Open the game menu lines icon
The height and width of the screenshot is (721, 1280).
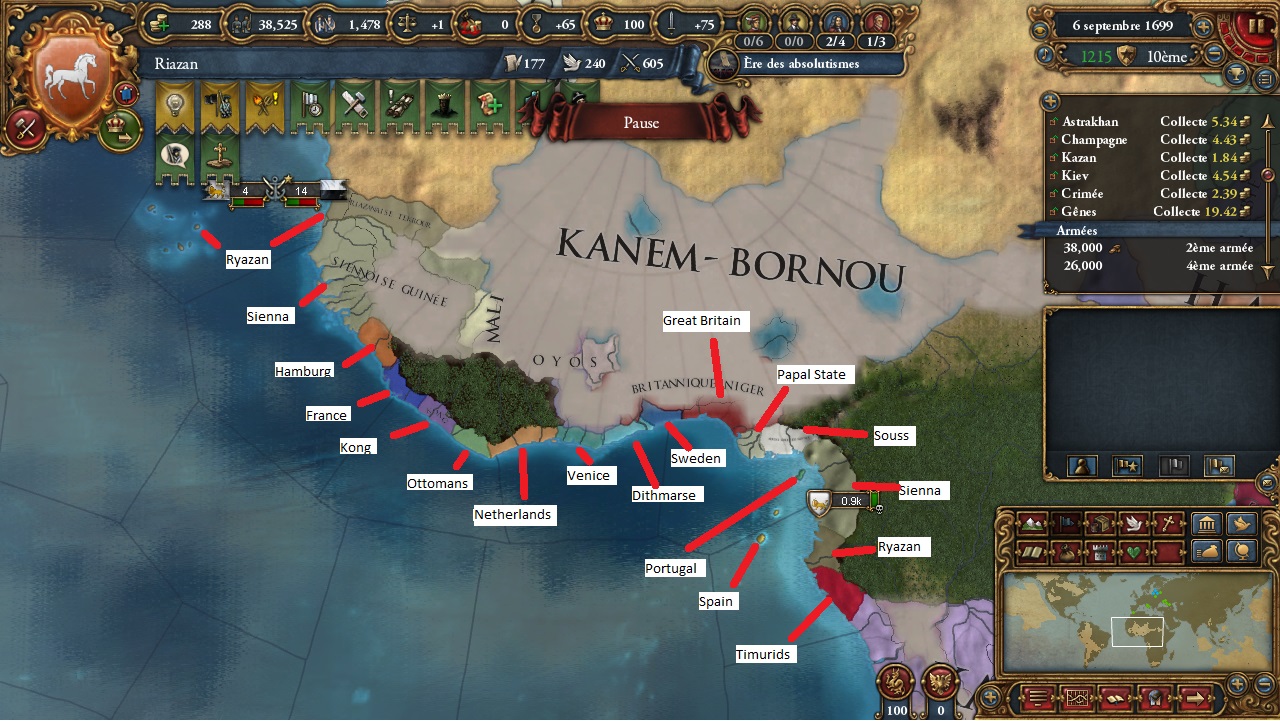click(1037, 699)
